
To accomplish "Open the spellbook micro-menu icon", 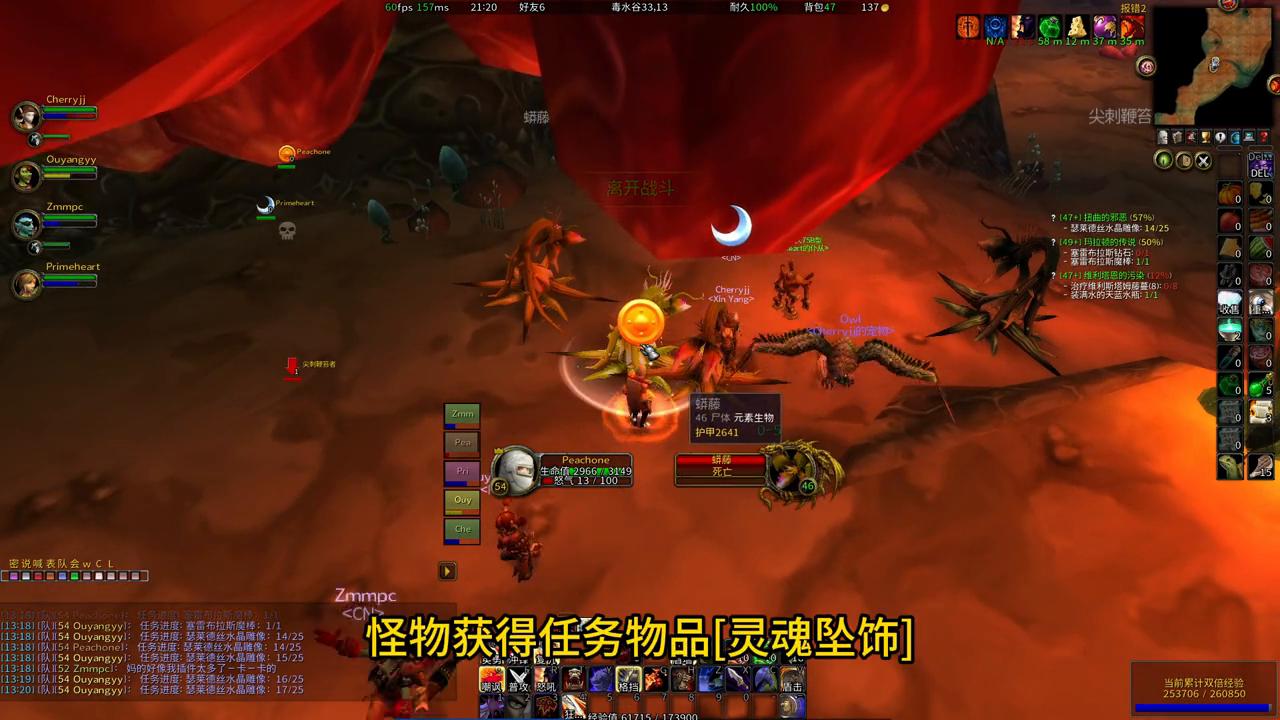I will [1177, 136].
